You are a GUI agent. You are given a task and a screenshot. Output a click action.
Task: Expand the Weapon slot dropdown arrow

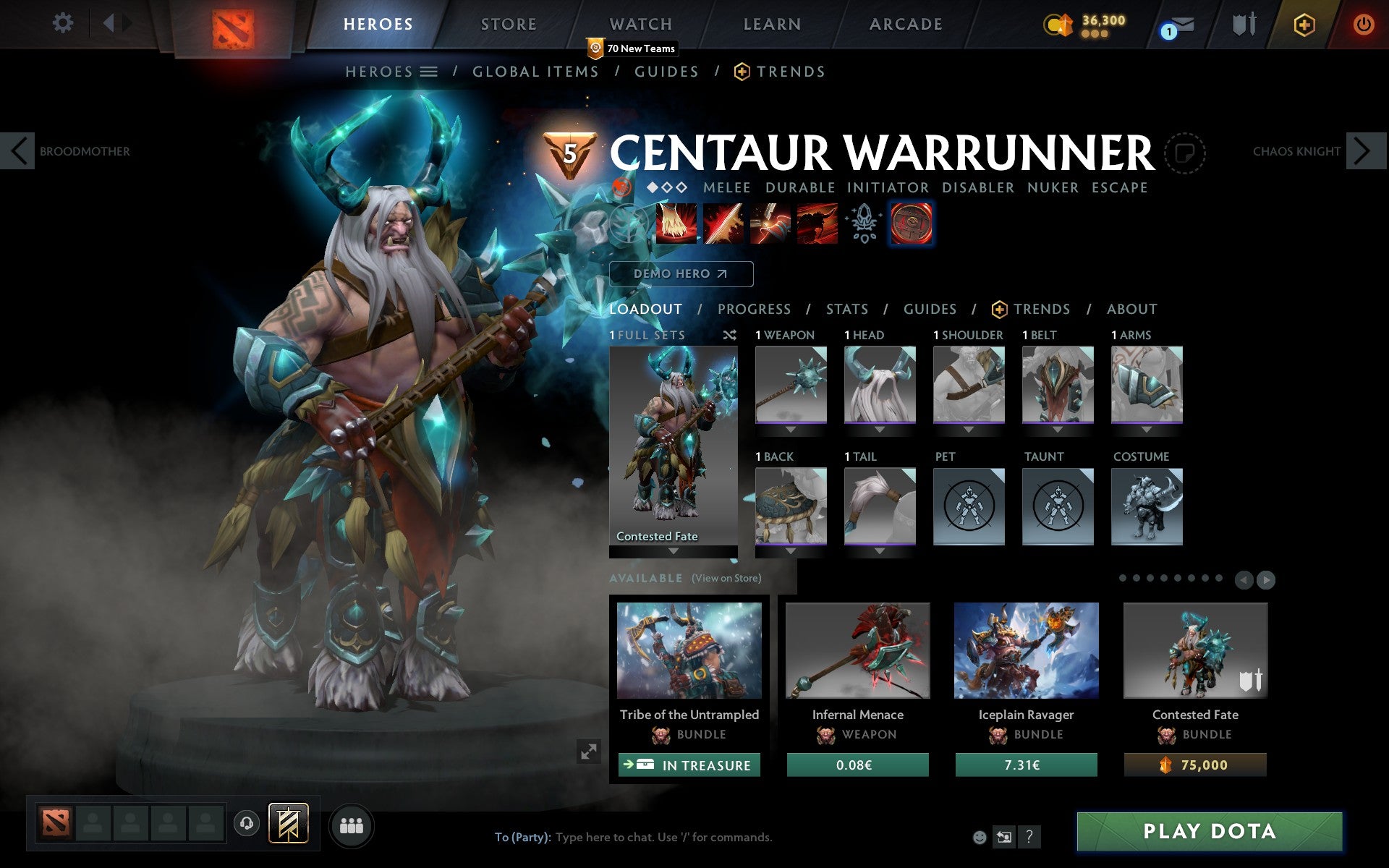[790, 429]
